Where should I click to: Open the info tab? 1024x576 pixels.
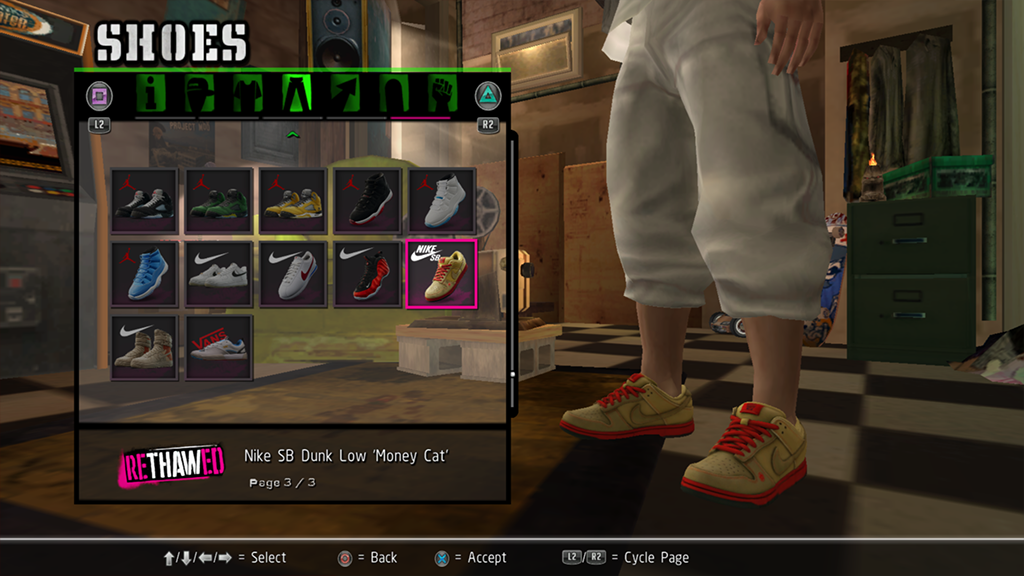pyautogui.click(x=152, y=95)
